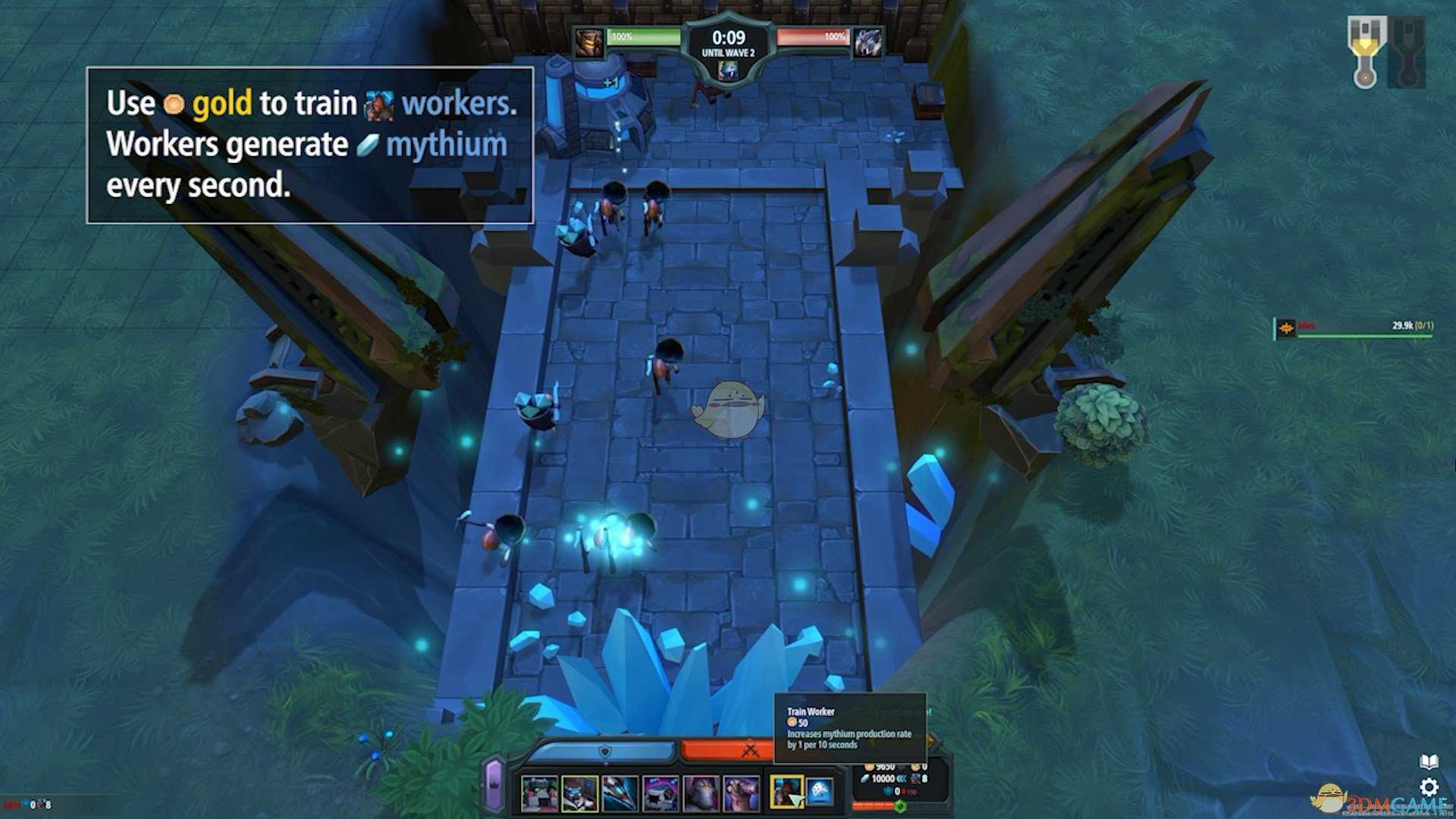
Task: Click the left king portrait
Action: click(589, 43)
